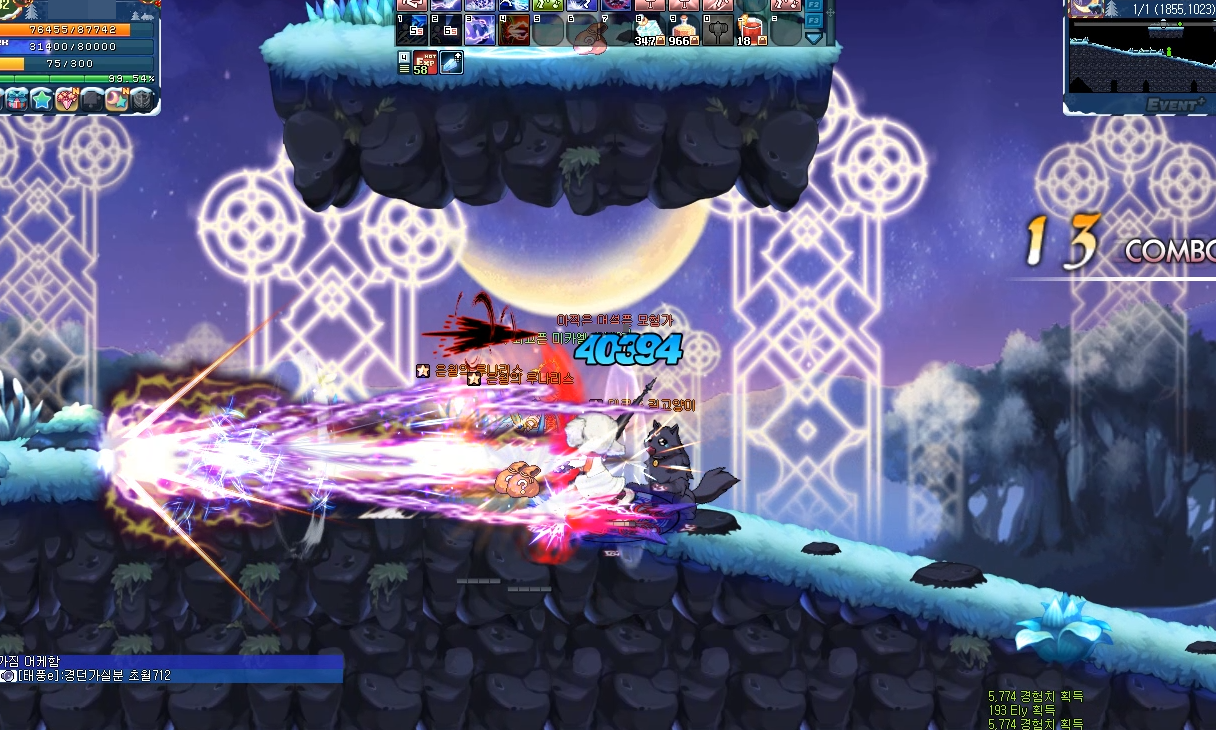Screen dimensions: 1216x730
Task: Activate the grey hammer item in slot 0
Action: pos(717,30)
